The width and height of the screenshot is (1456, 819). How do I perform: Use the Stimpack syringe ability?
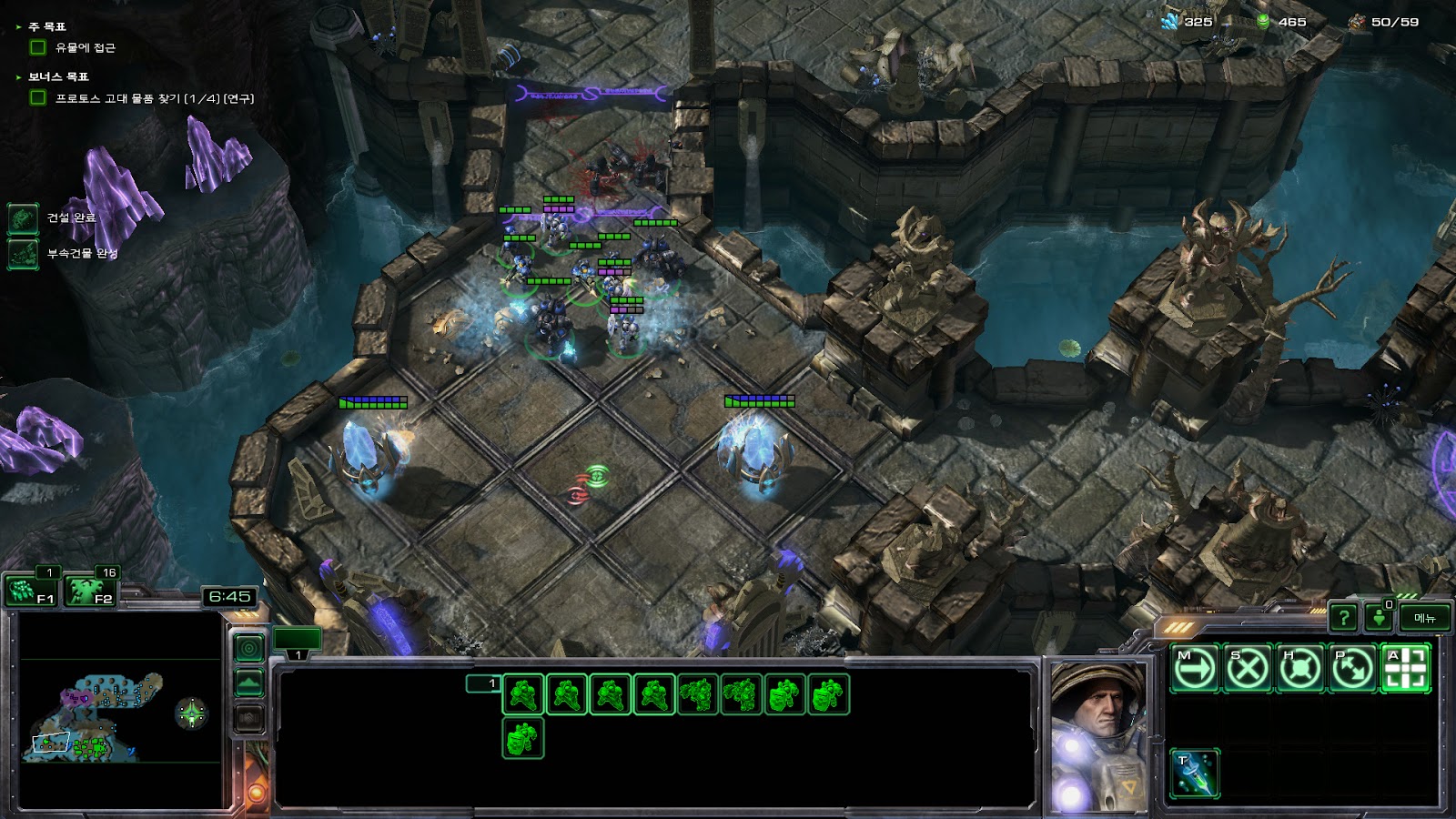pyautogui.click(x=1195, y=773)
